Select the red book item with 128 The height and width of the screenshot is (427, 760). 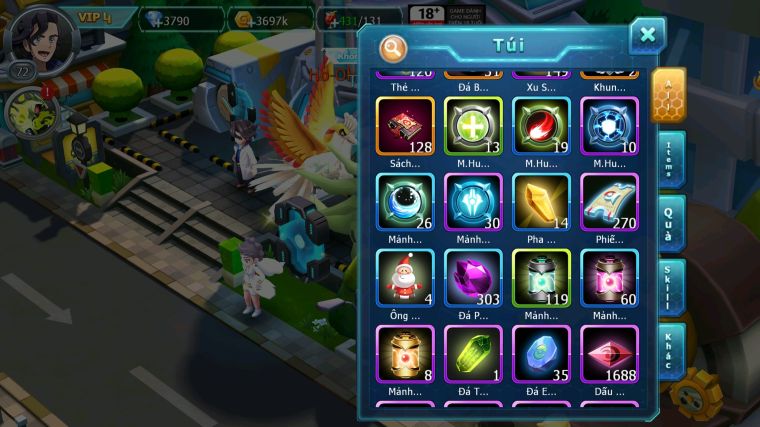405,126
